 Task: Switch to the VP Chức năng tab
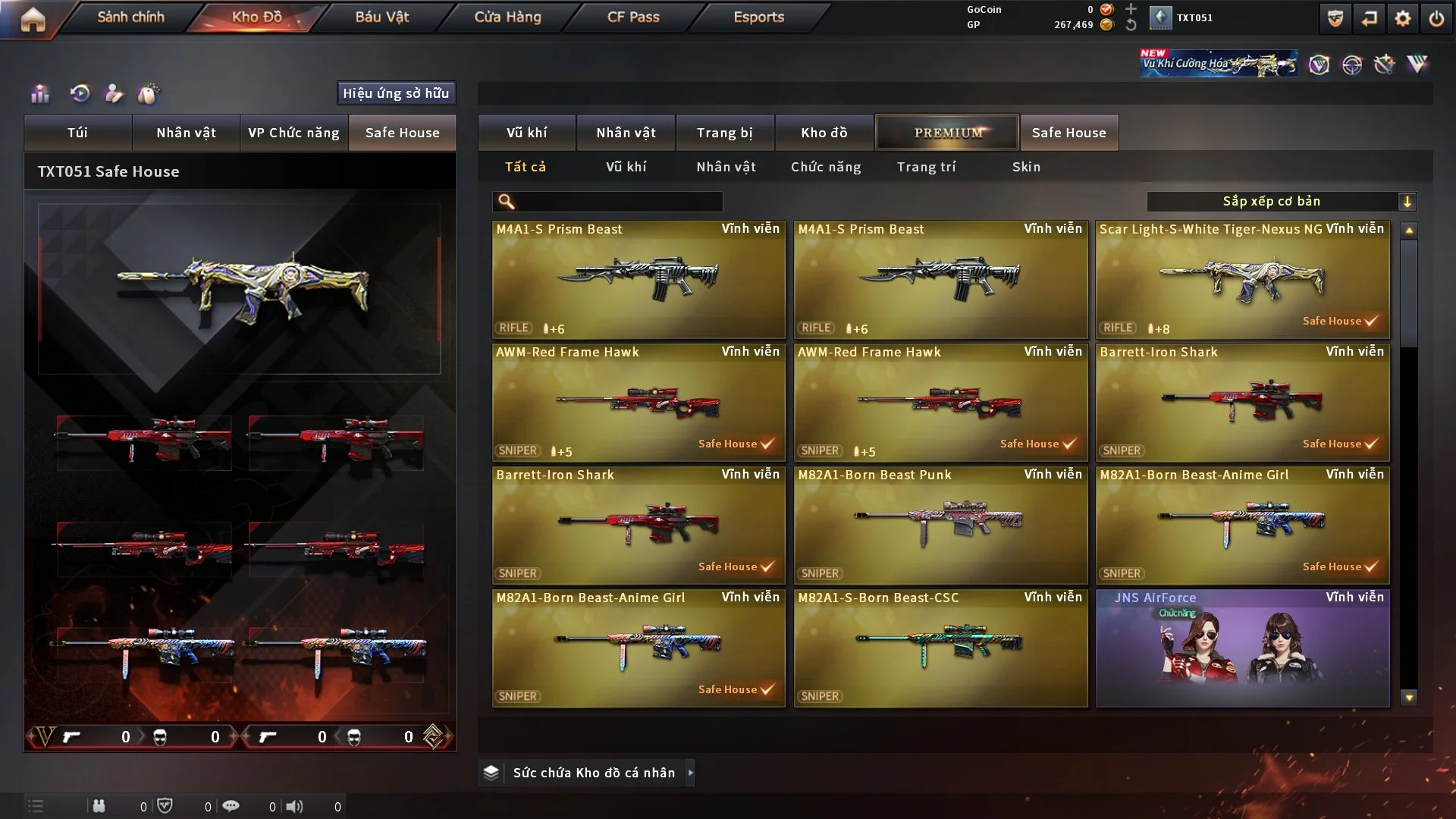coord(293,133)
